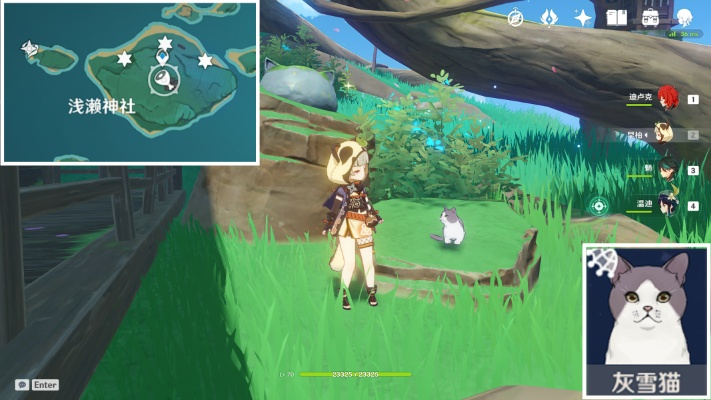
Task: Switch to party member 温迪
Action: (x=667, y=205)
